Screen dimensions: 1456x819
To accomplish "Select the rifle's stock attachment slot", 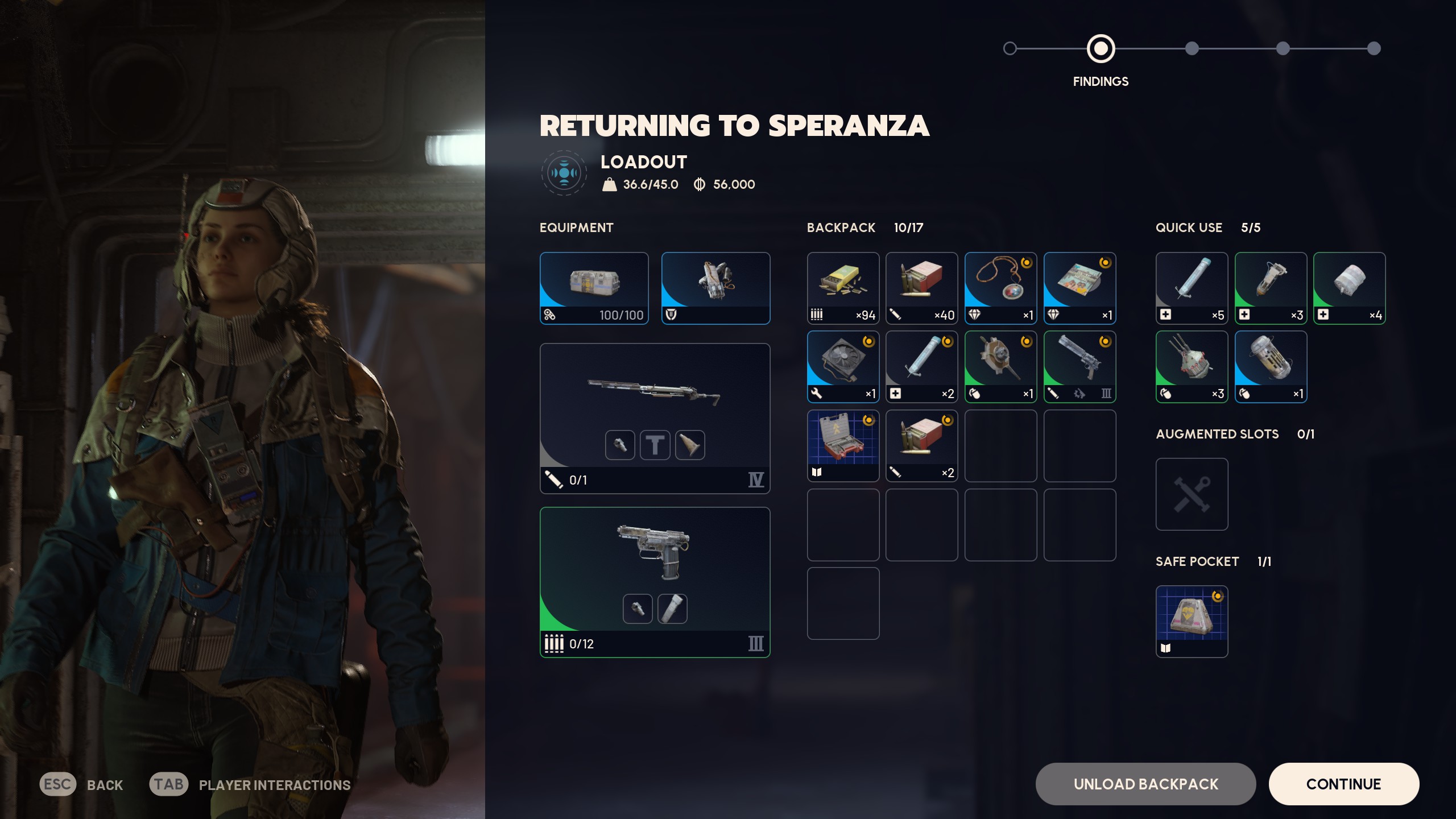I will pyautogui.click(x=690, y=445).
